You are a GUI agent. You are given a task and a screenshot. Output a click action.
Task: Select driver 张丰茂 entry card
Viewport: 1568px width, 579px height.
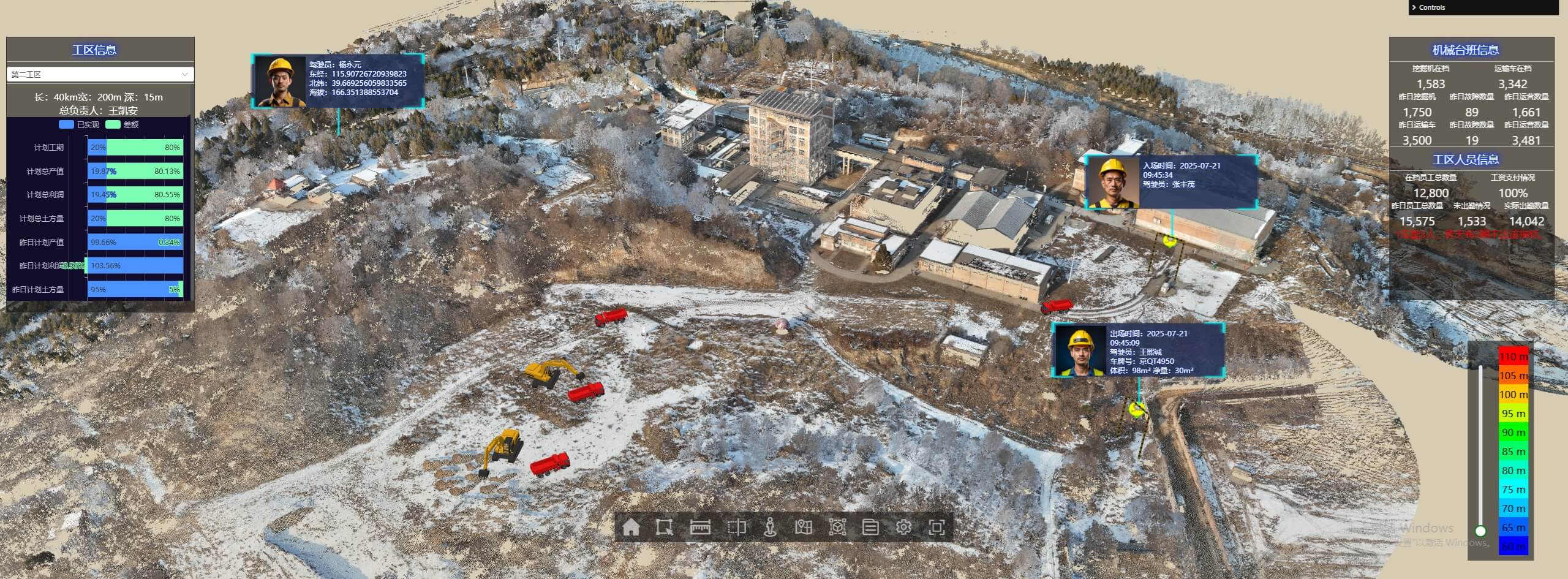coord(1171,182)
